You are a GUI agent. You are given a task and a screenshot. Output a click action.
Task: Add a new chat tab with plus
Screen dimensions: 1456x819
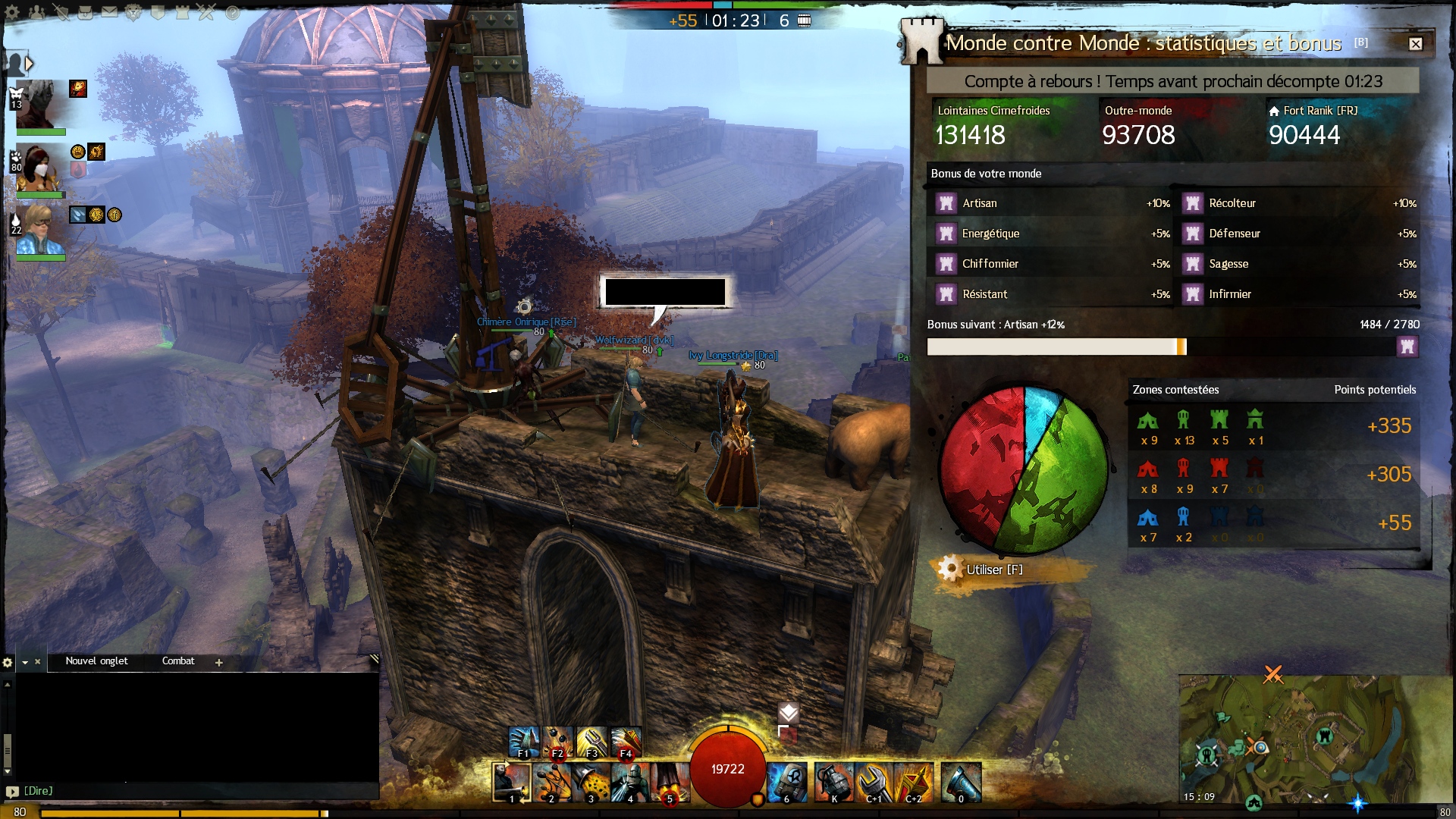(x=219, y=662)
